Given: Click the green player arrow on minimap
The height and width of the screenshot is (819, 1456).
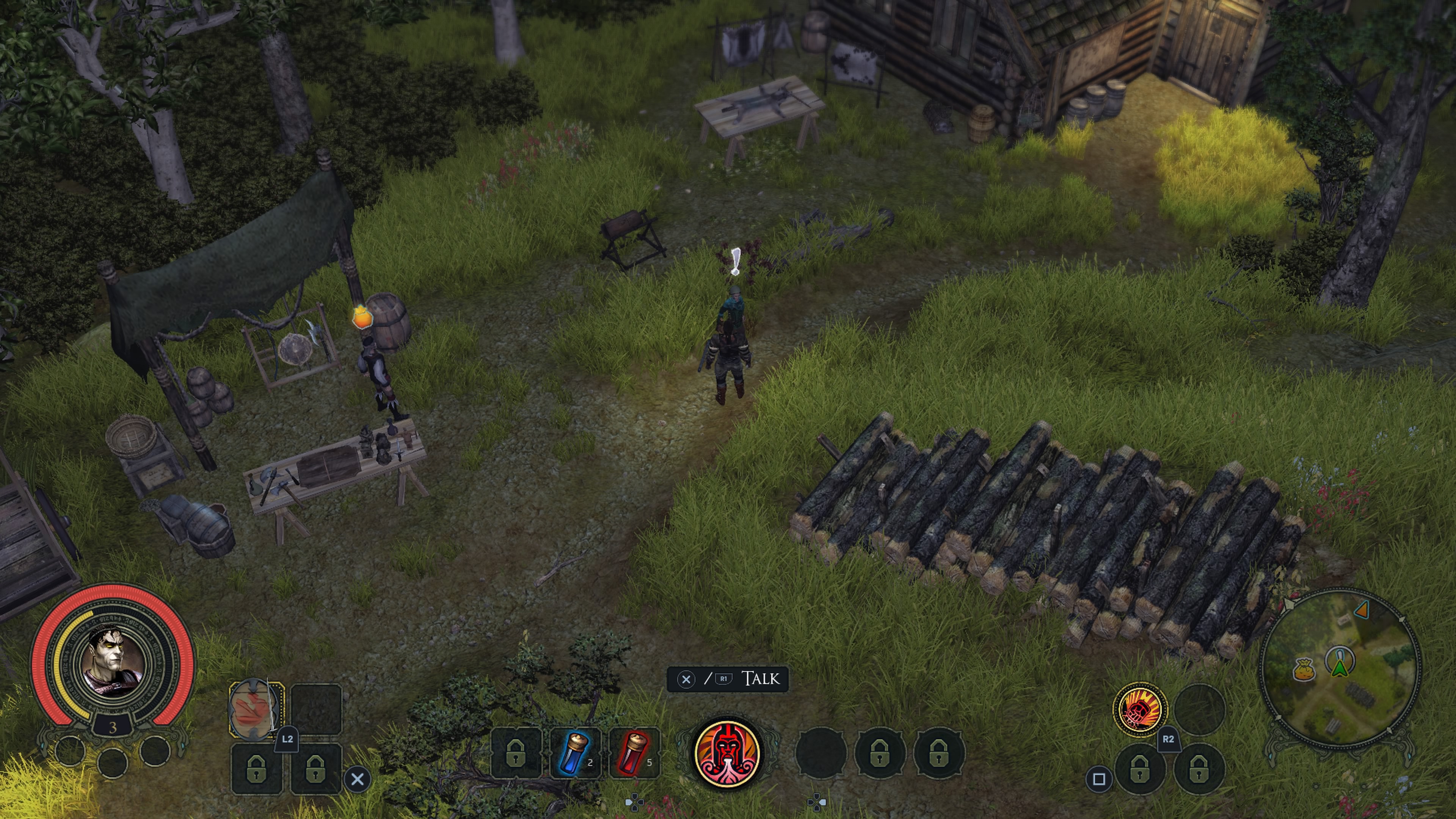Looking at the screenshot, I should [1339, 667].
